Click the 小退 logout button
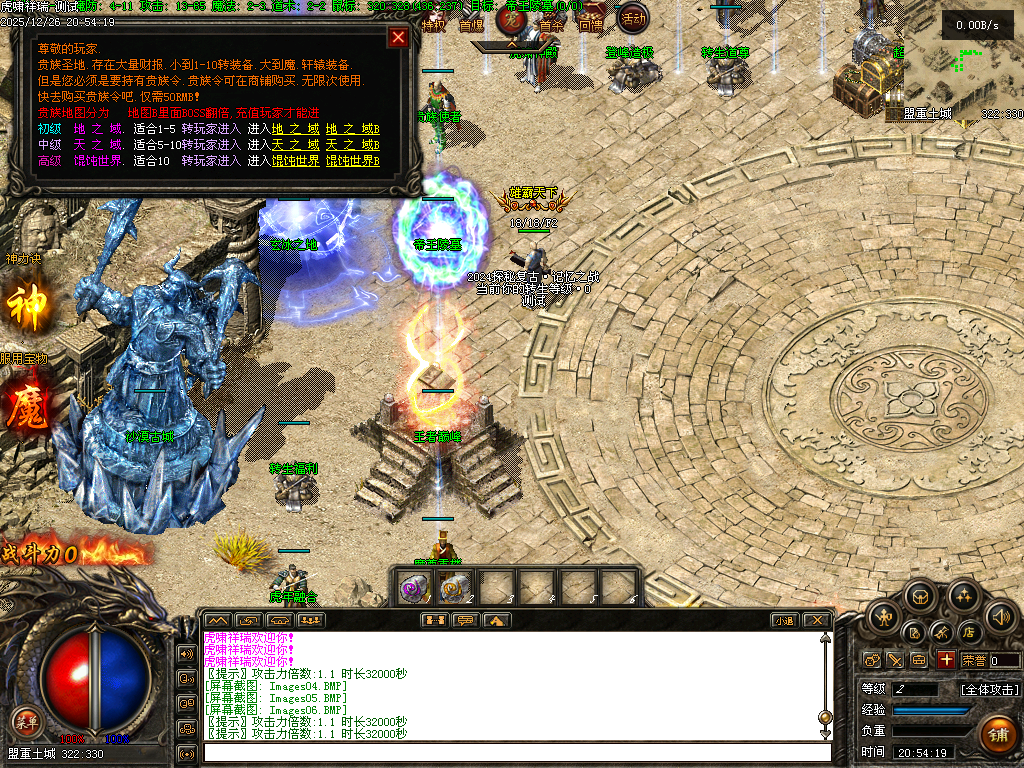Viewport: 1024px width, 768px height. pyautogui.click(x=783, y=621)
